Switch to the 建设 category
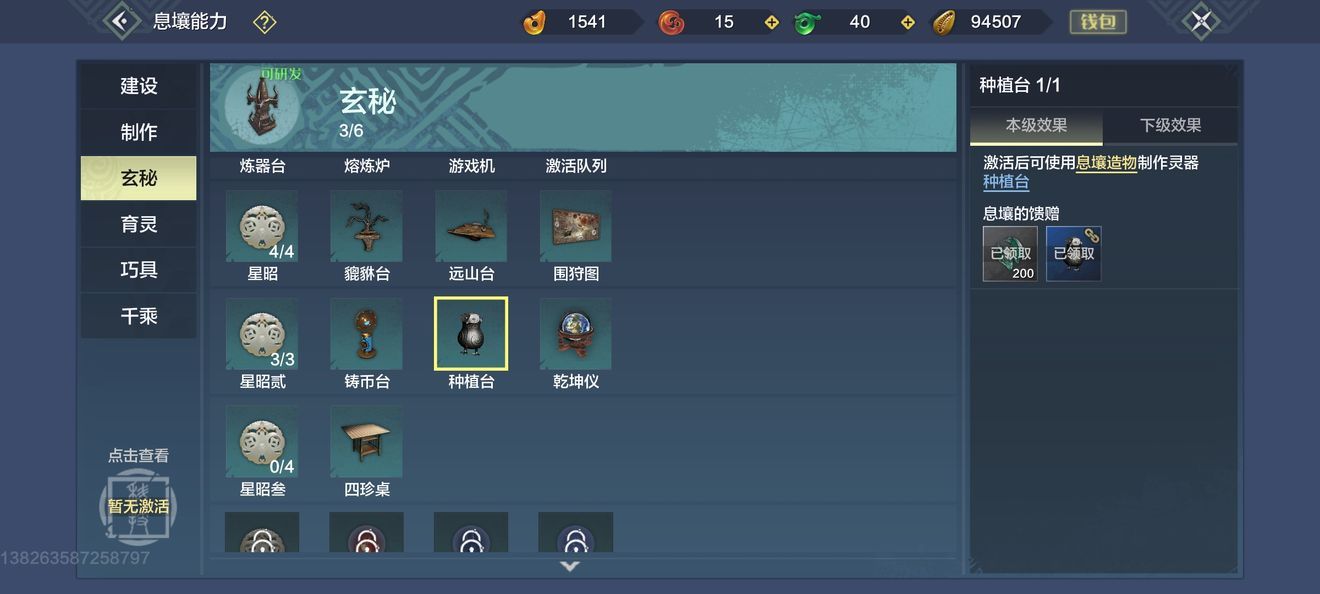The width and height of the screenshot is (1320, 594). pos(139,86)
